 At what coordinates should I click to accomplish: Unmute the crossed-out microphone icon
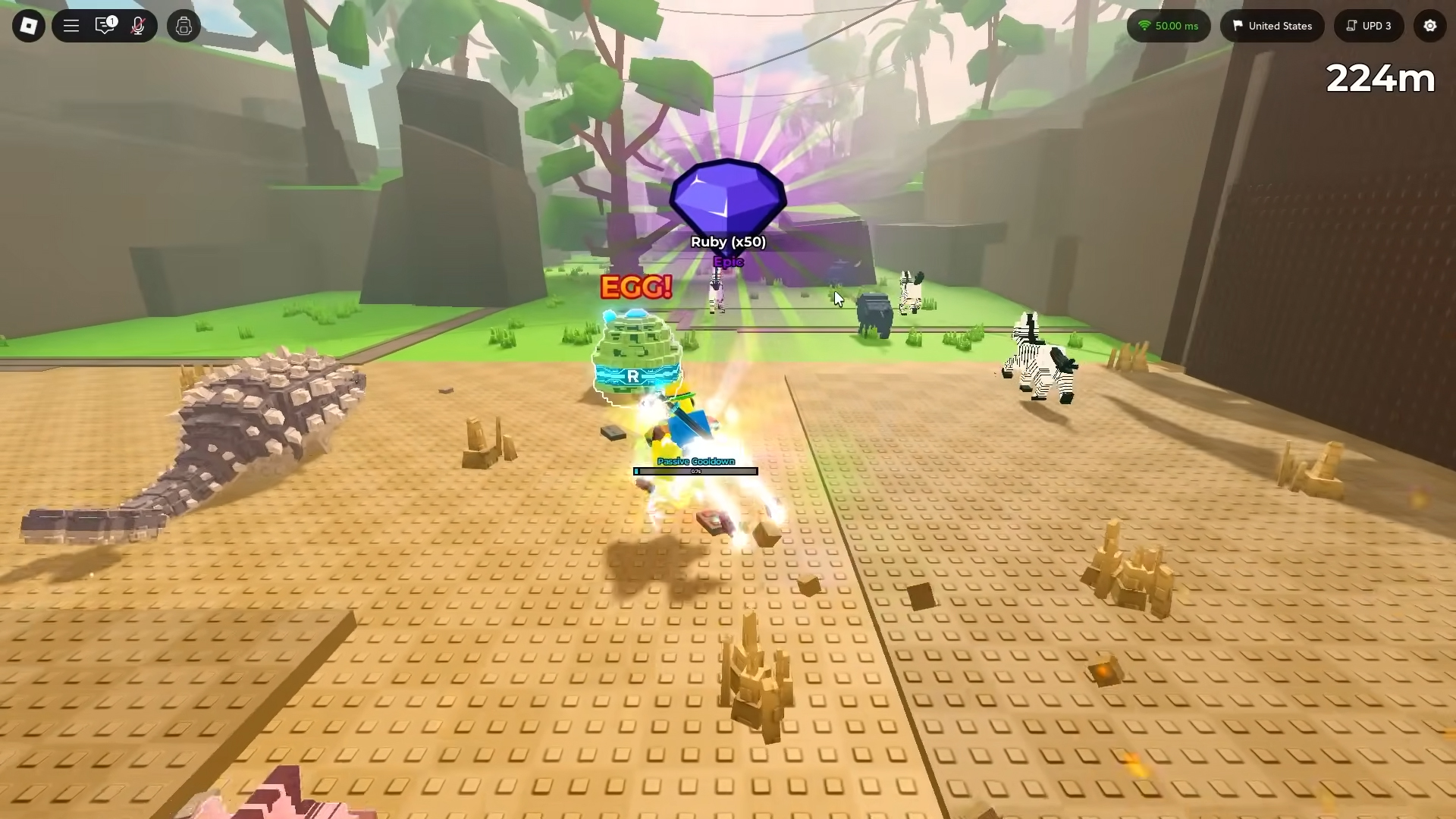coord(138,25)
